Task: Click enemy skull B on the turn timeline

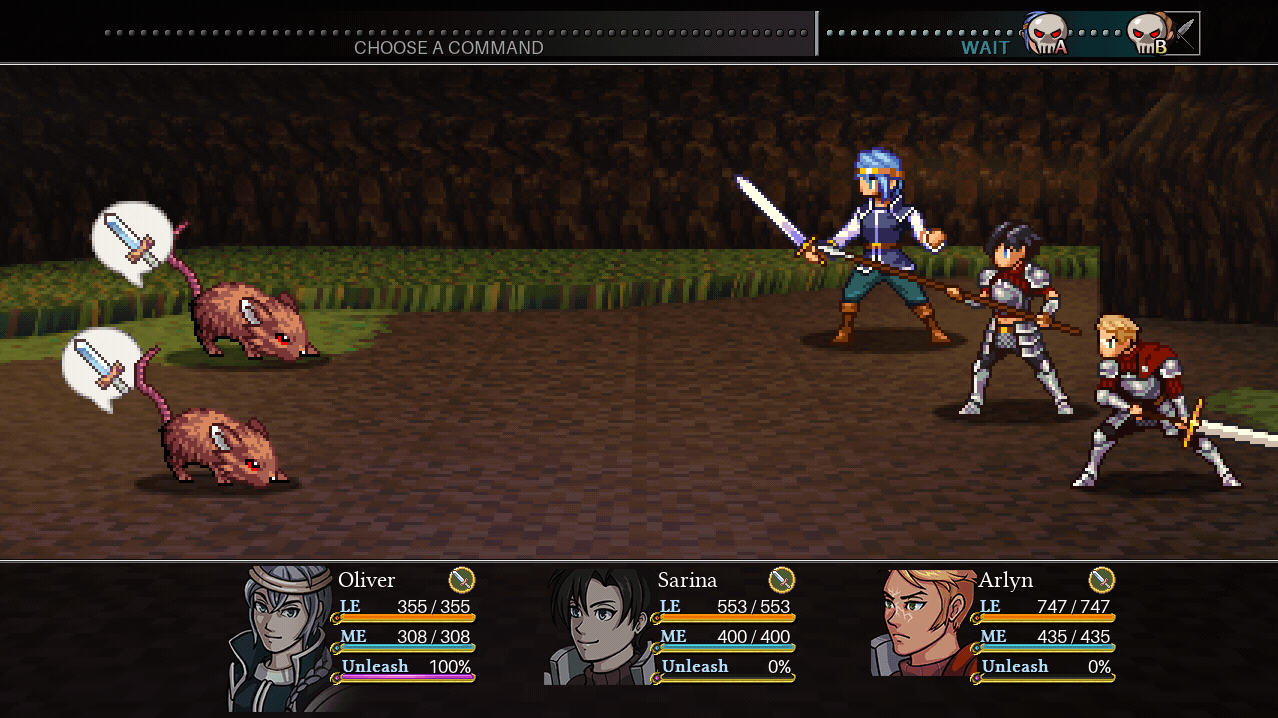Action: (1148, 34)
